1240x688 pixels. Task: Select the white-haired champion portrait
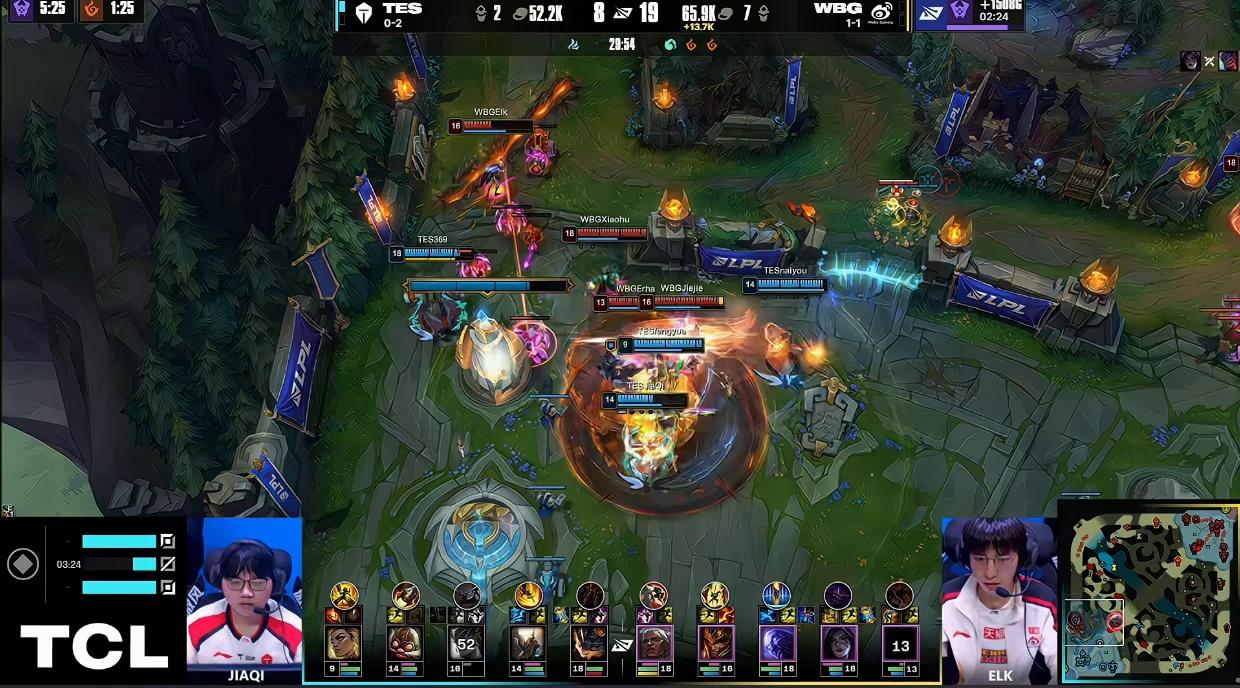pos(654,642)
